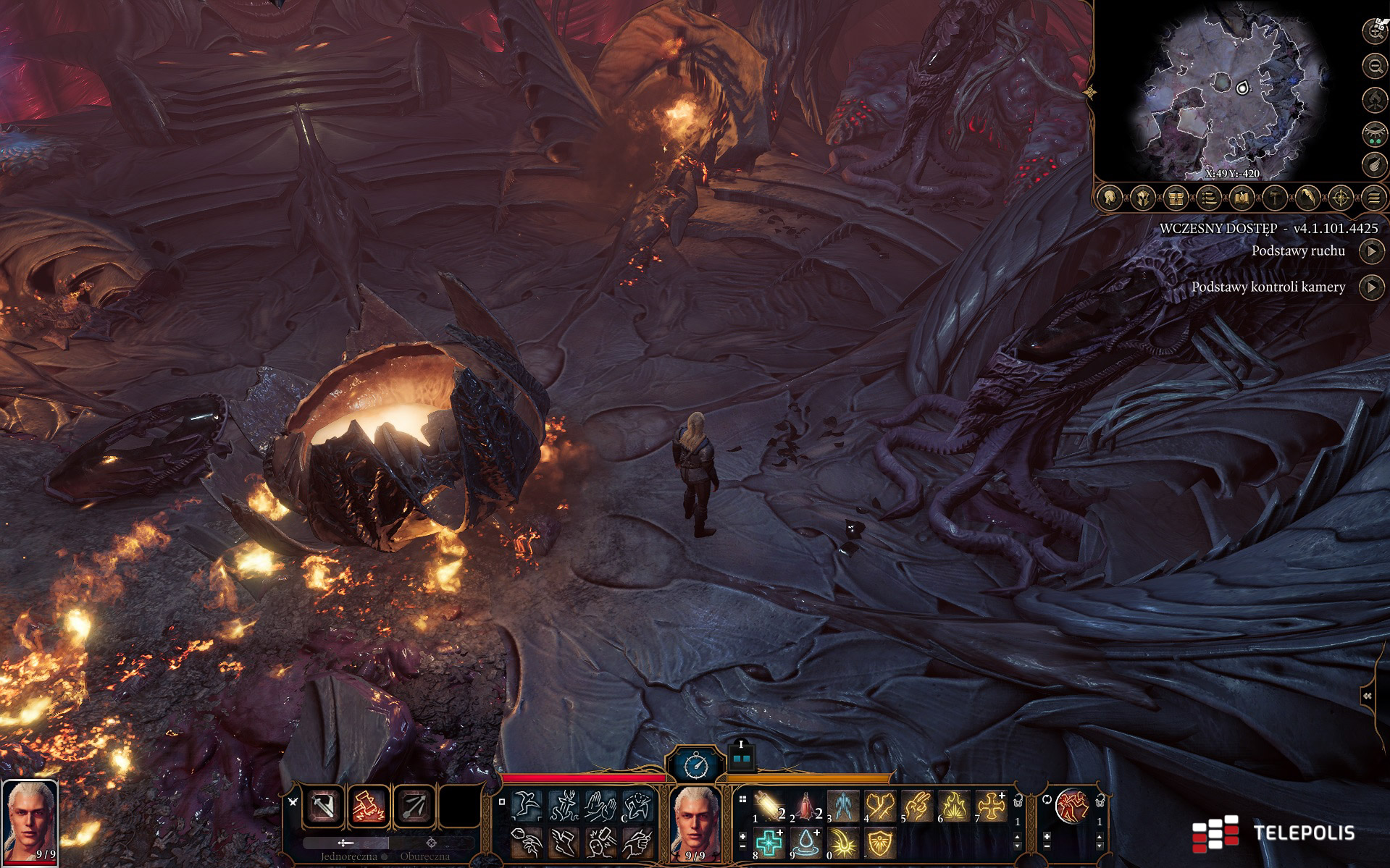Play the Podstawy kontroli kamery tutorial
This screenshot has height=868, width=1390.
1370,287
